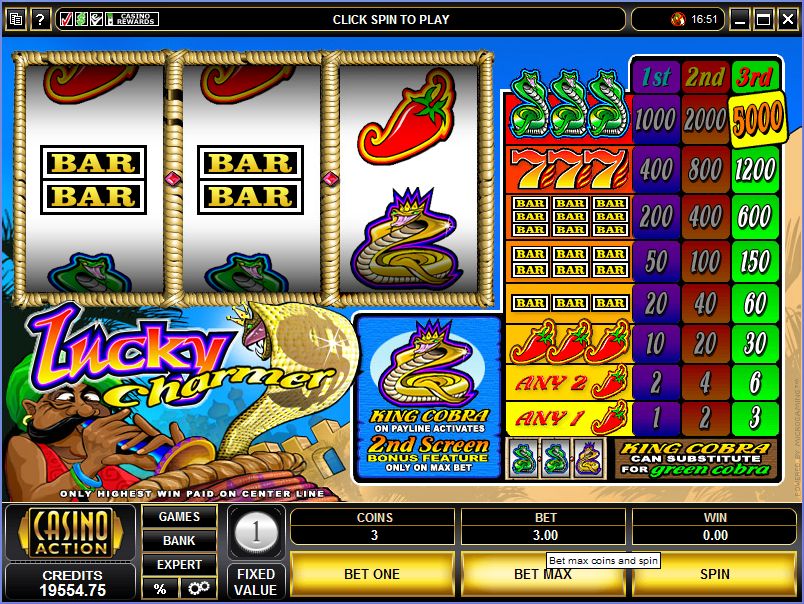Viewport: 804px width, 604px height.
Task: Open the GAMES menu
Action: tap(179, 517)
